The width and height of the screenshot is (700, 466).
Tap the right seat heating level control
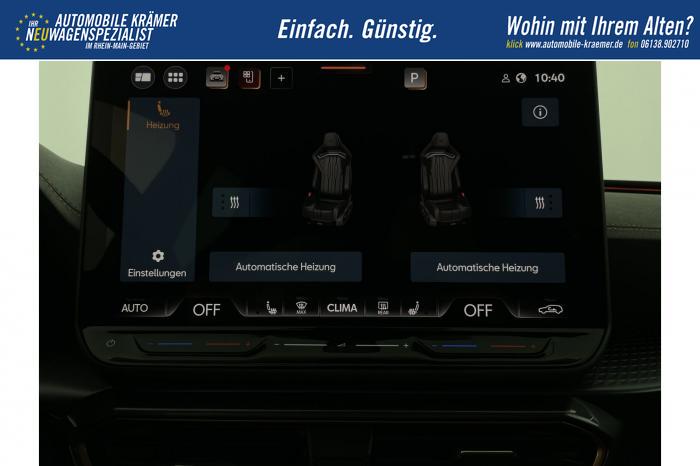541,203
